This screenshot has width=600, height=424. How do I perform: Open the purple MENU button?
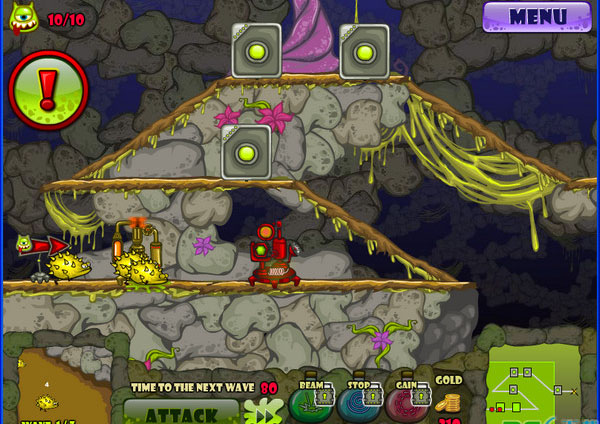point(536,16)
